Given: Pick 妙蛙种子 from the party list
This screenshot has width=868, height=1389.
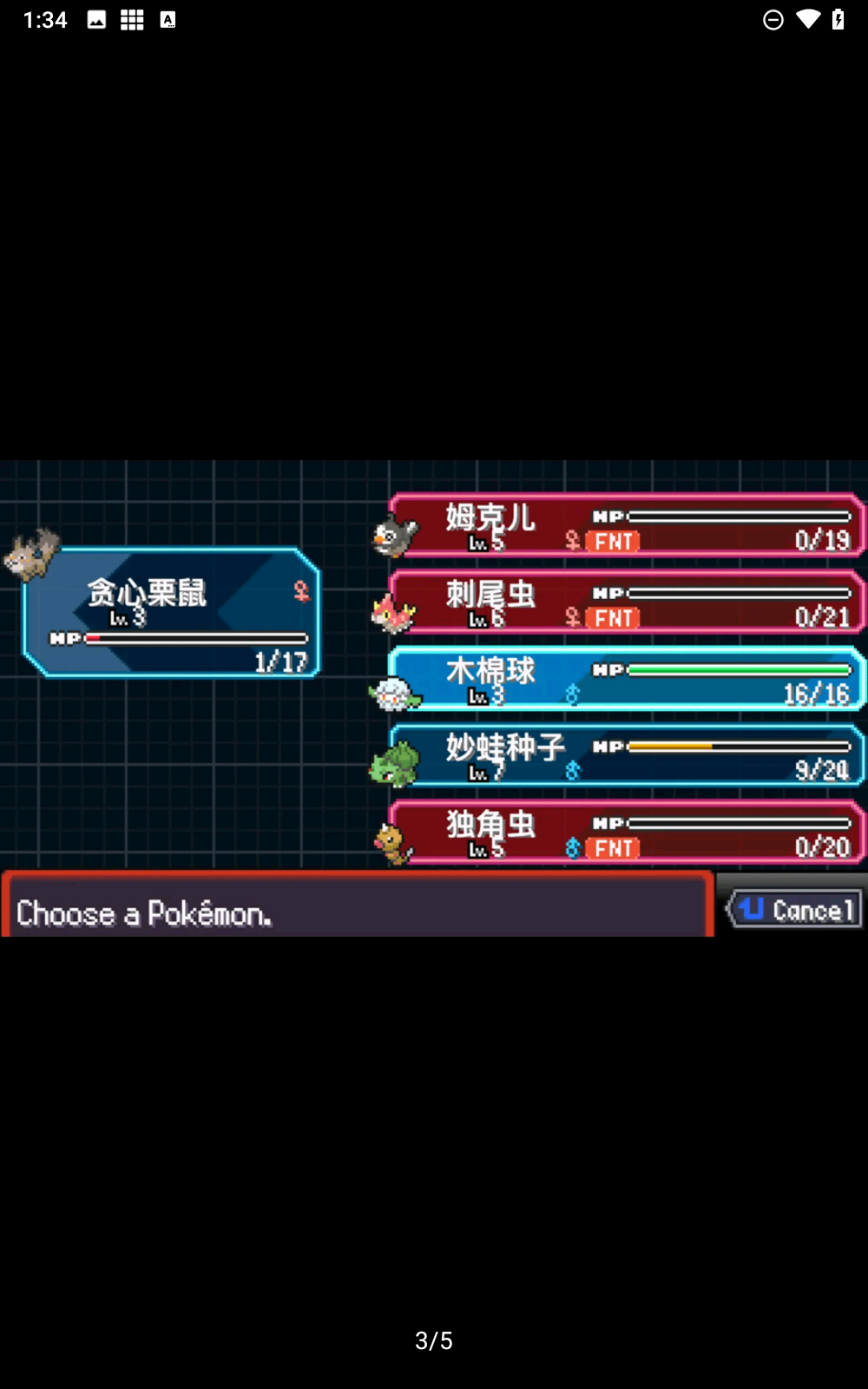Looking at the screenshot, I should 625,755.
